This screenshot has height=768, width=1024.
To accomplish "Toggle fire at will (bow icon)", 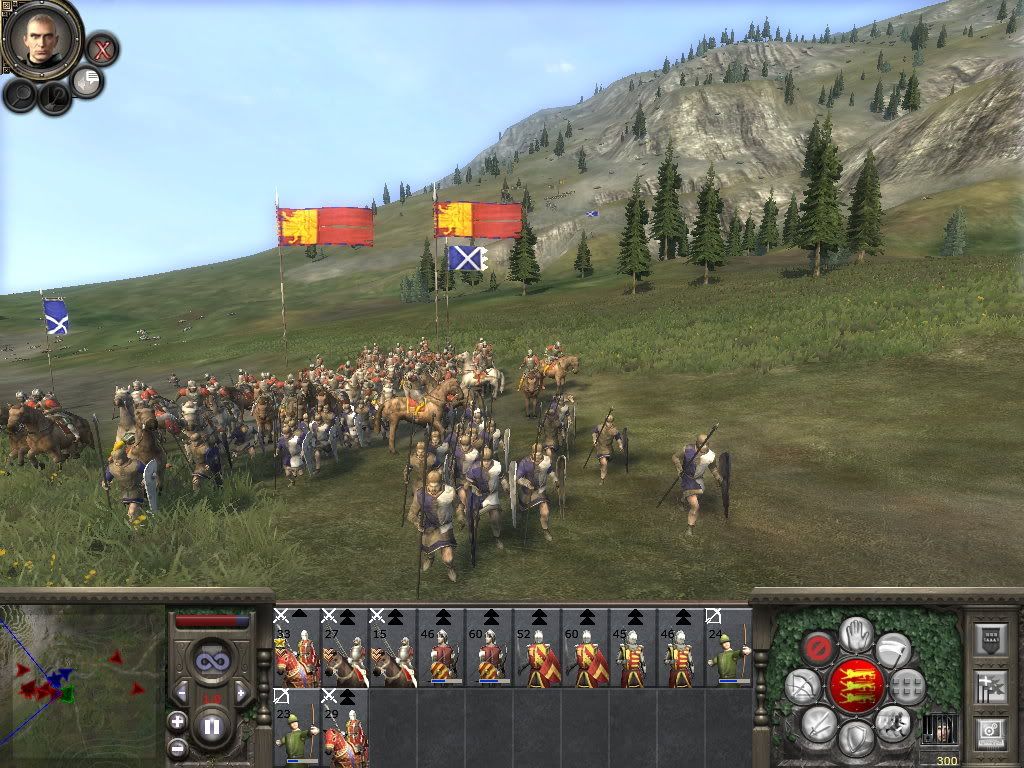I will tap(802, 686).
